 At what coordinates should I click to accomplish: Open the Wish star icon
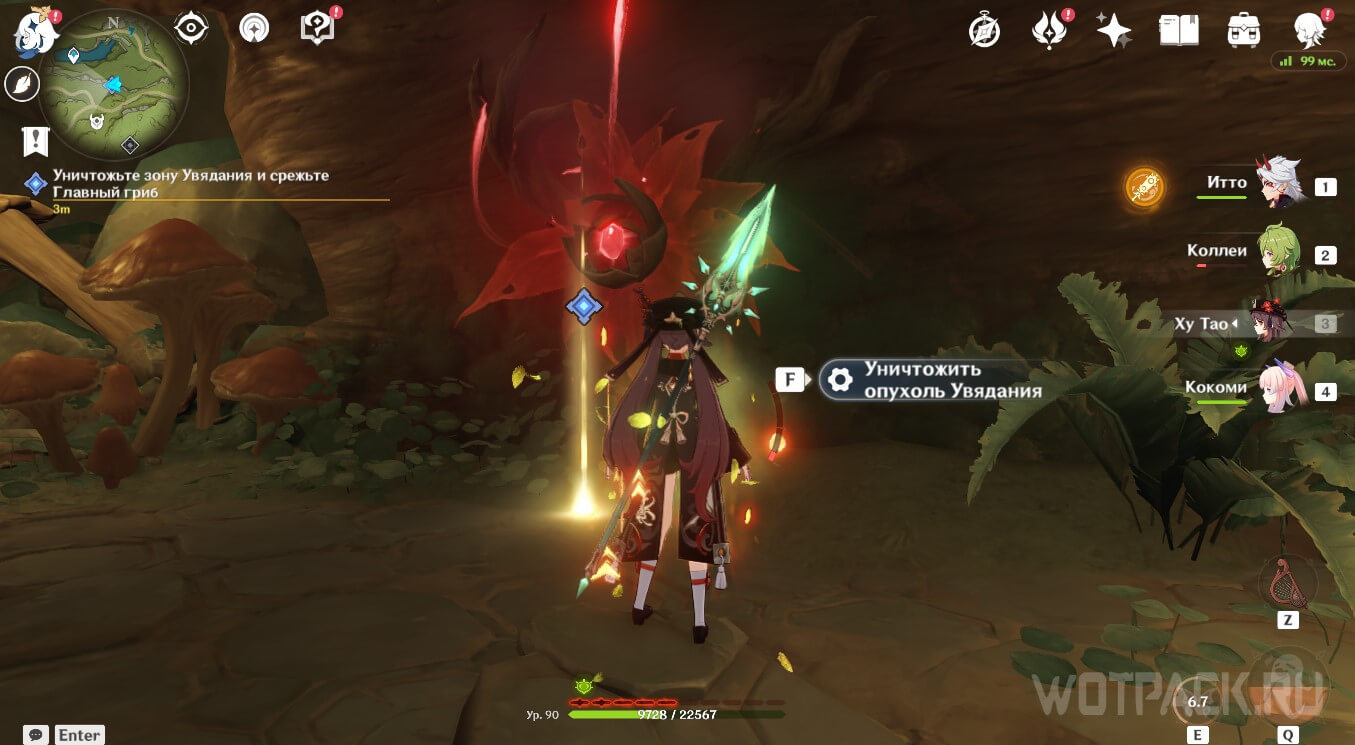point(1113,31)
